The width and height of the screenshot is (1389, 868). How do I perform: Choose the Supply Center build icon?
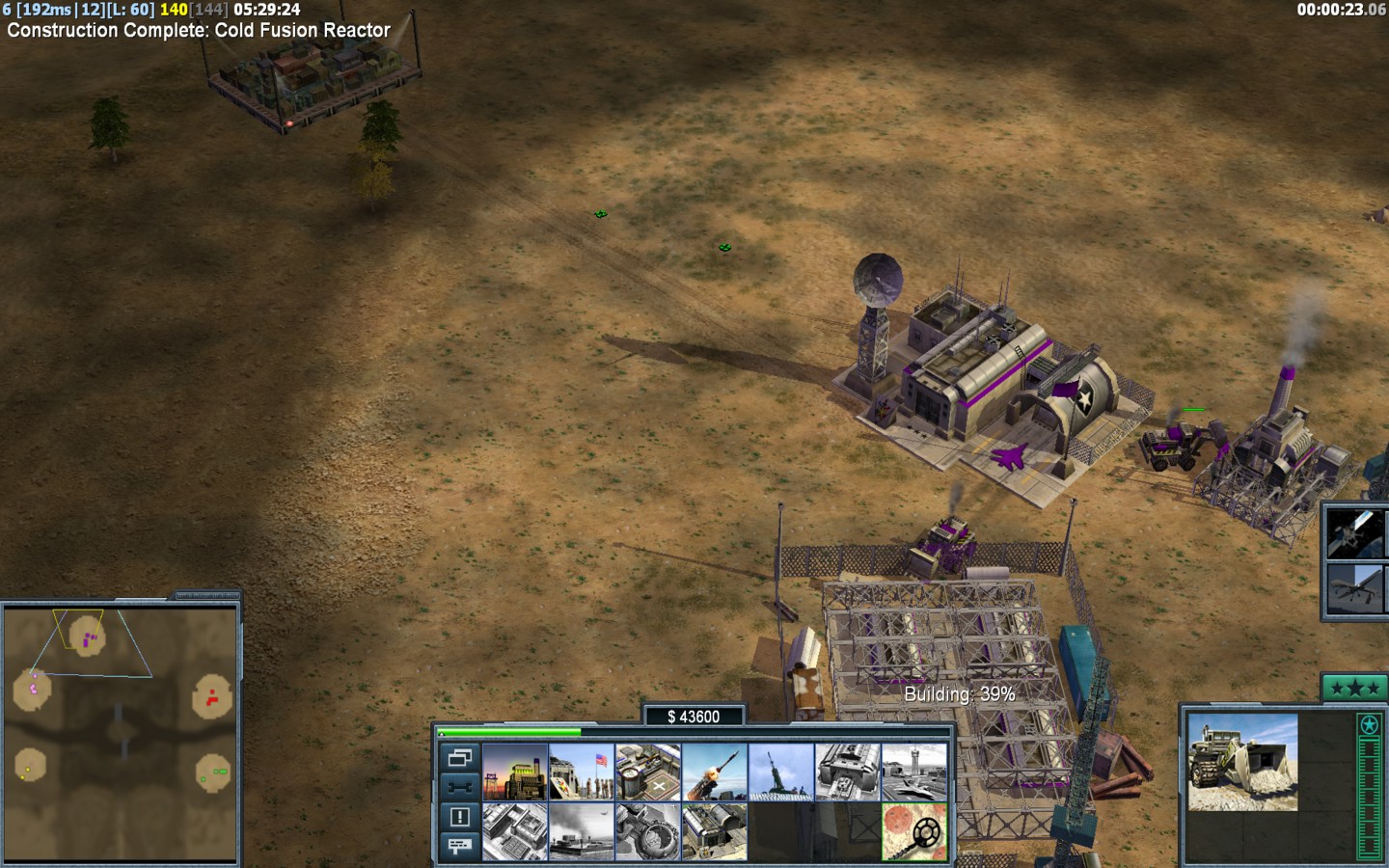(x=648, y=772)
